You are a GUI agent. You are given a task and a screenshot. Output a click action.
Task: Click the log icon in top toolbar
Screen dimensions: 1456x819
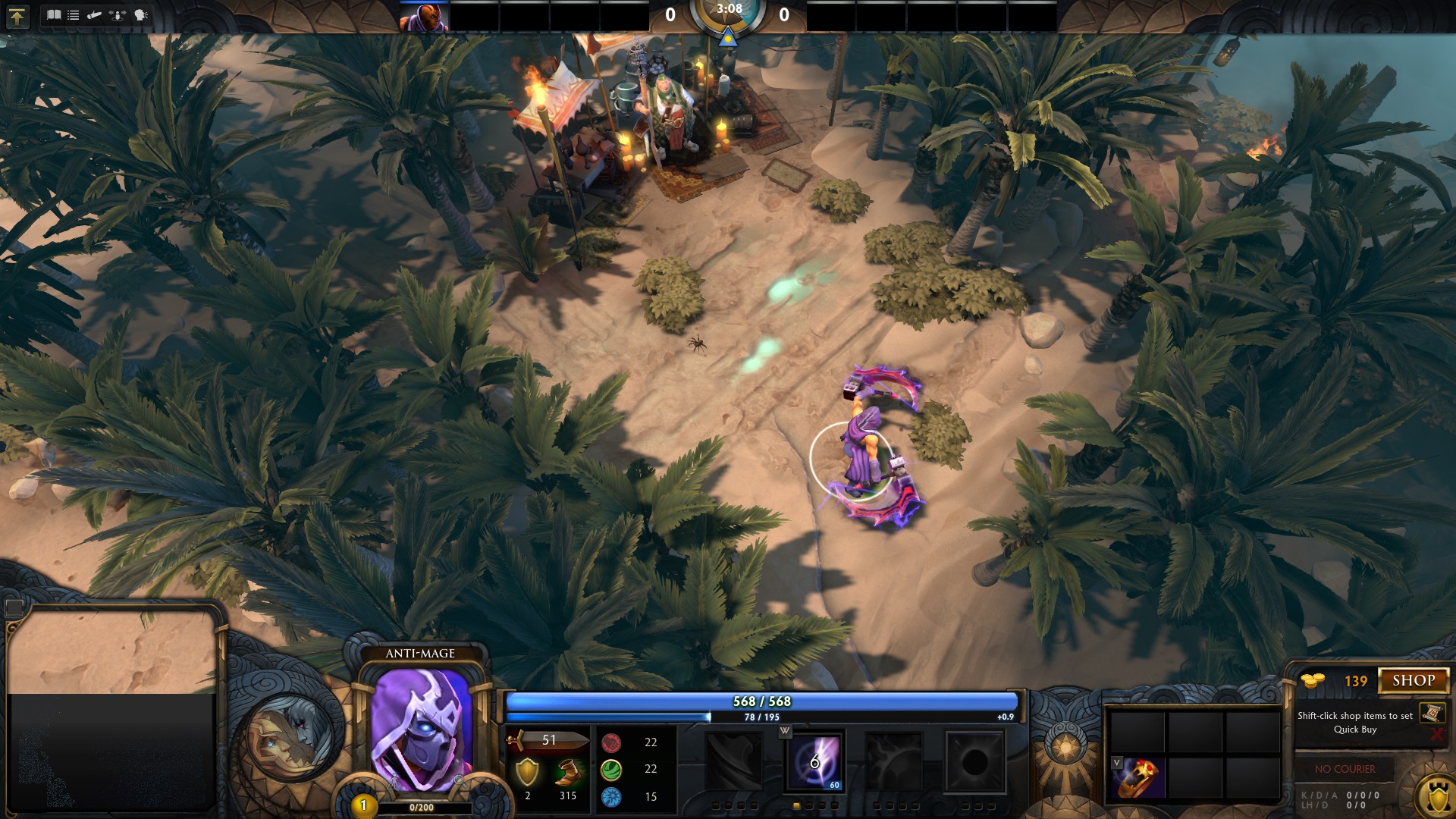click(95, 14)
